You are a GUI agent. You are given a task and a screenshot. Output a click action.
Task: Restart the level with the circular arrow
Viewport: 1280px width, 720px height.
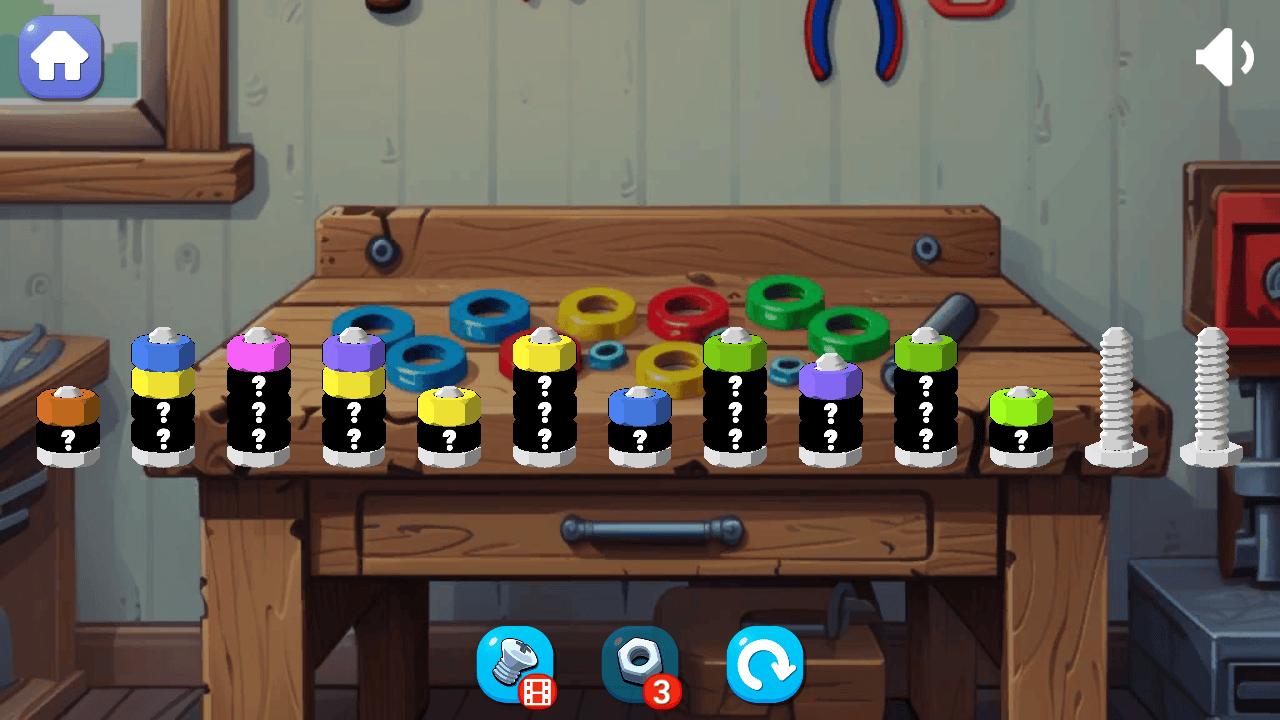tap(765, 663)
